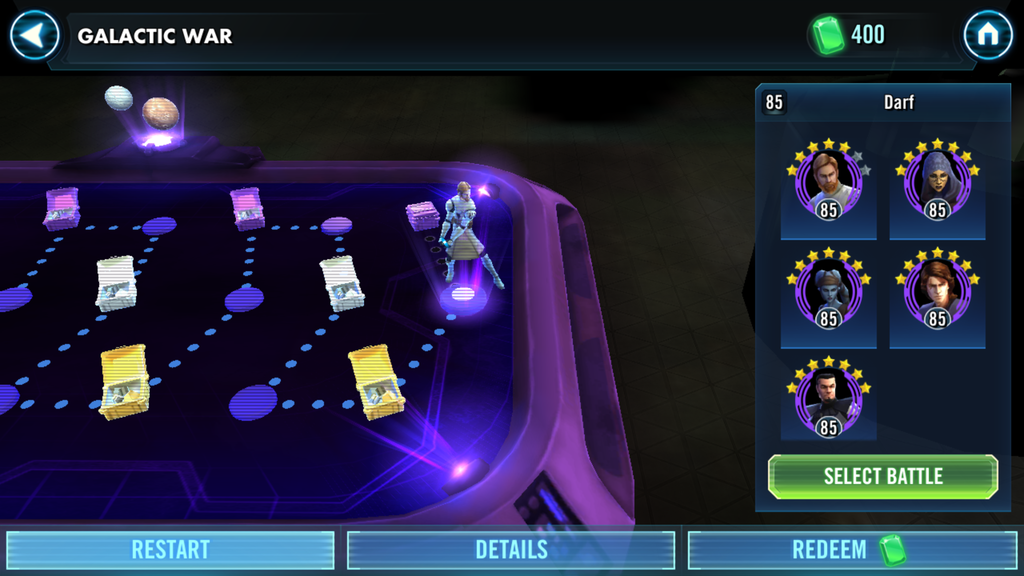Tap the green Select Battle button
Image resolution: width=1024 pixels, height=576 pixels.
[883, 476]
